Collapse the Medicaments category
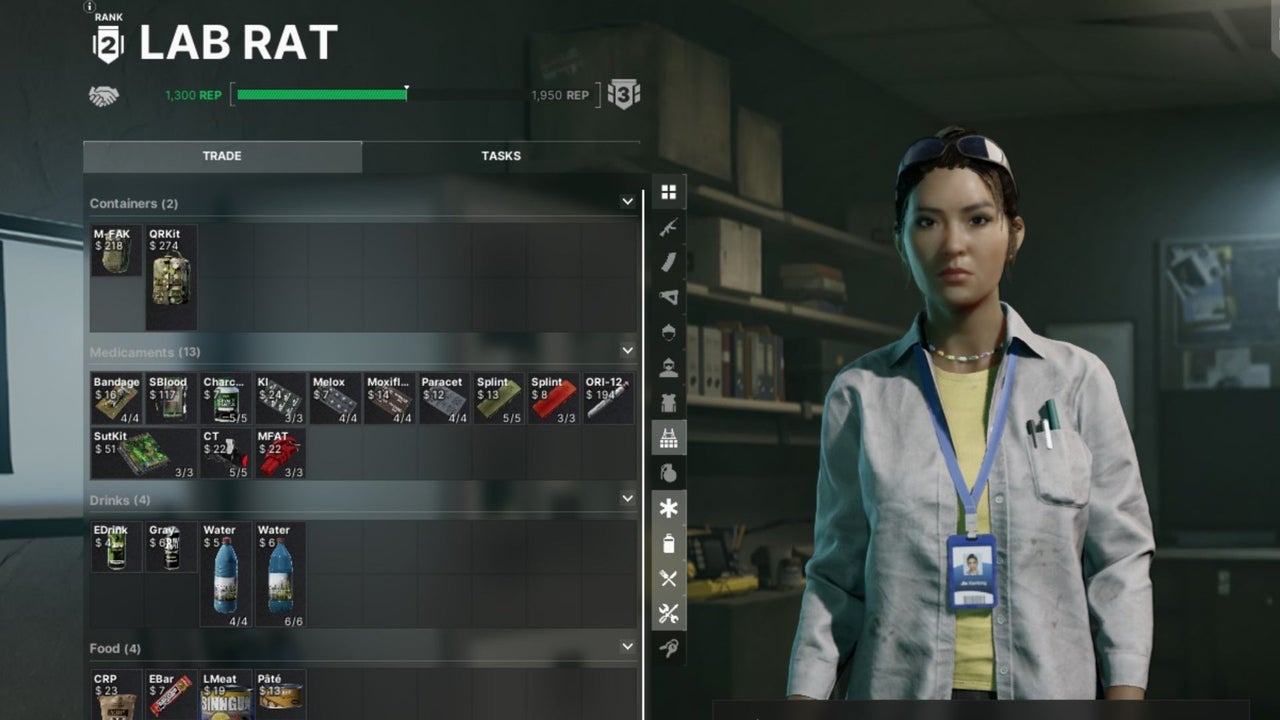 coord(627,351)
